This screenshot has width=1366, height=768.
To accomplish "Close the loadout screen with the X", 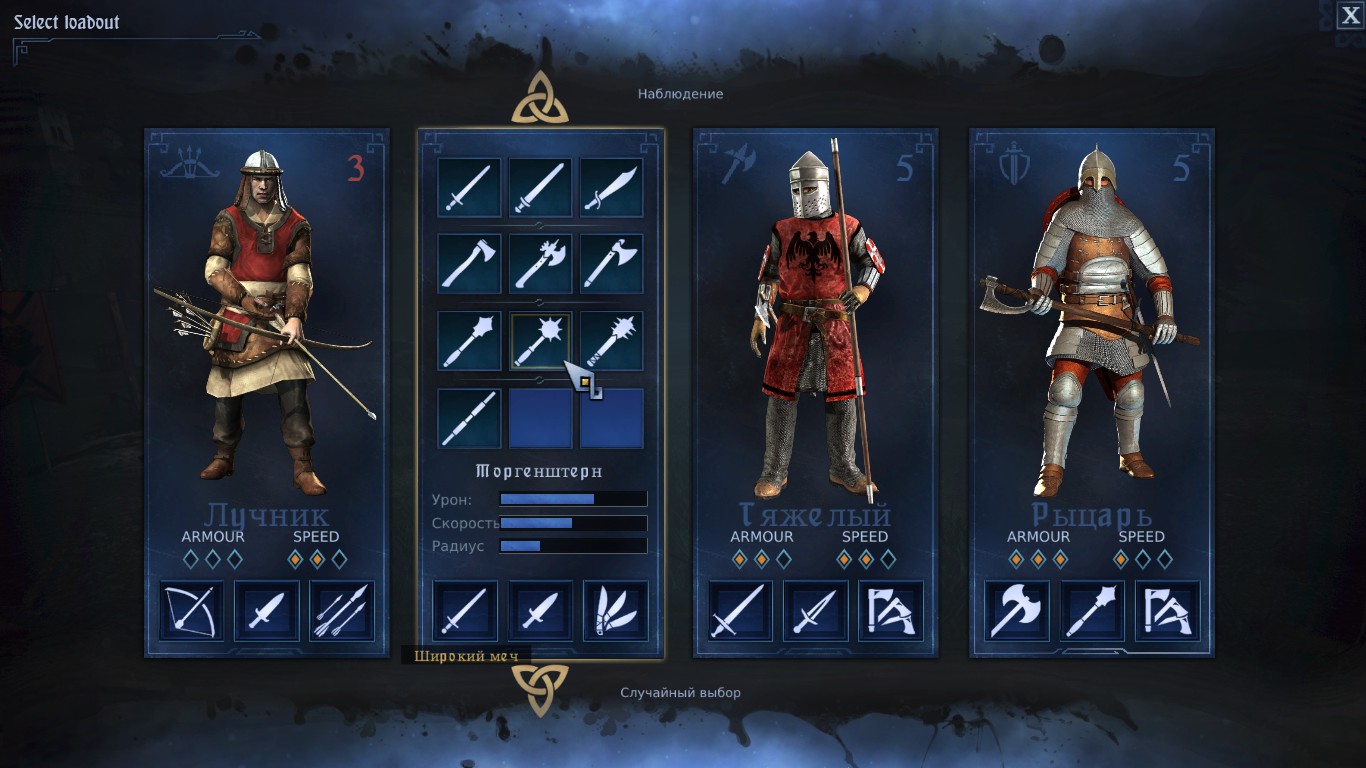I will point(1349,15).
